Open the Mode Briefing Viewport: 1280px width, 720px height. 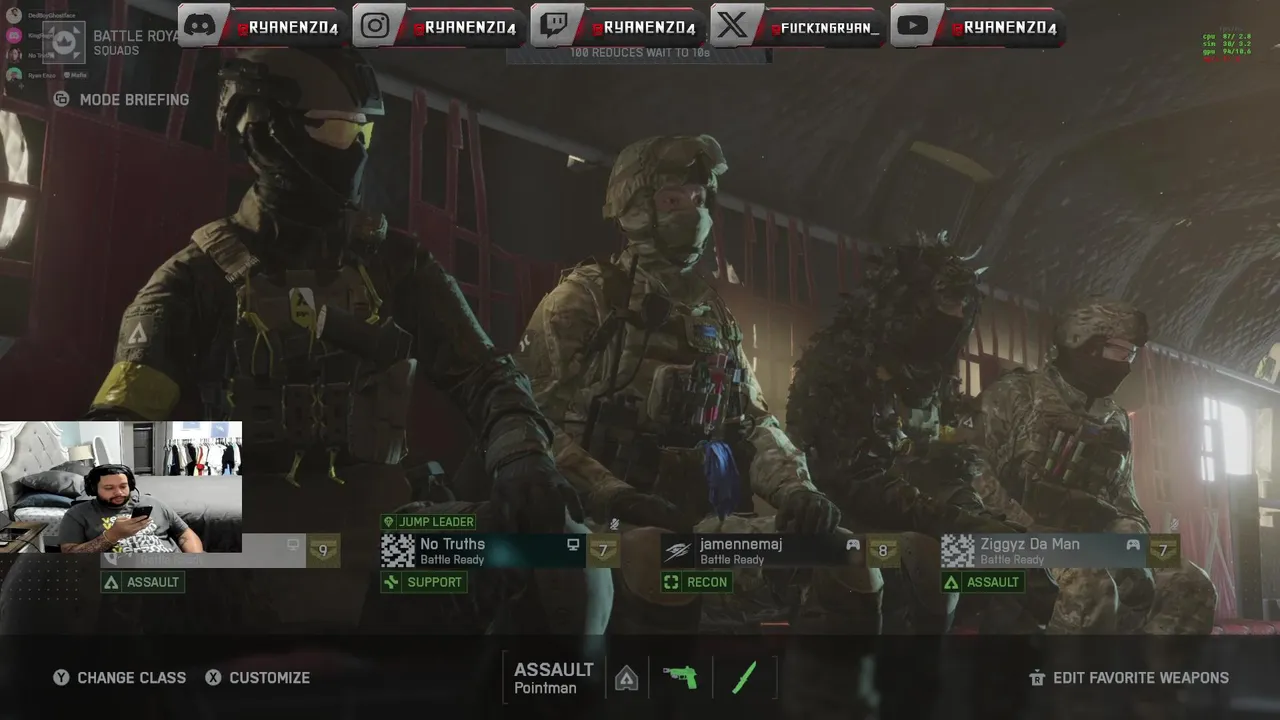[123, 99]
